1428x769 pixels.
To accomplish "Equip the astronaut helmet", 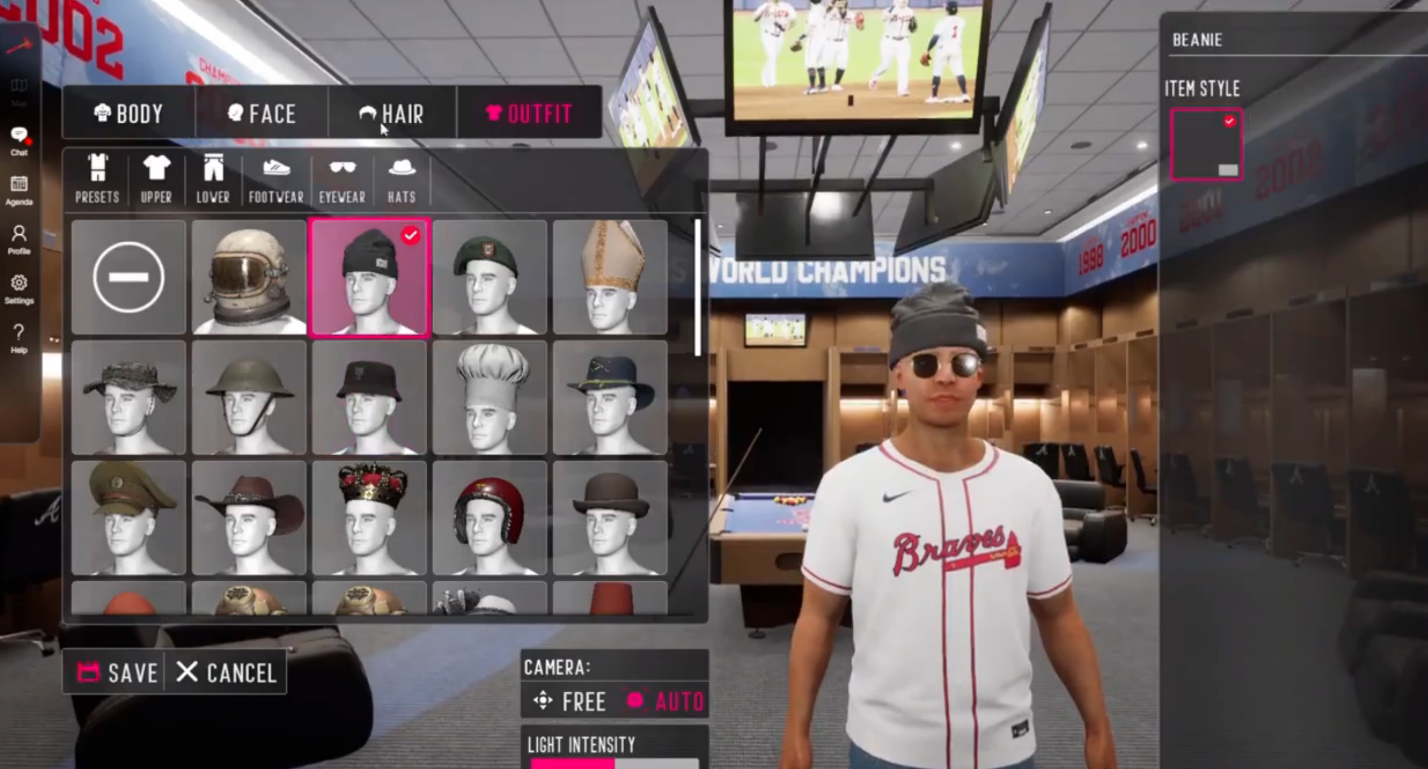I will pos(249,277).
